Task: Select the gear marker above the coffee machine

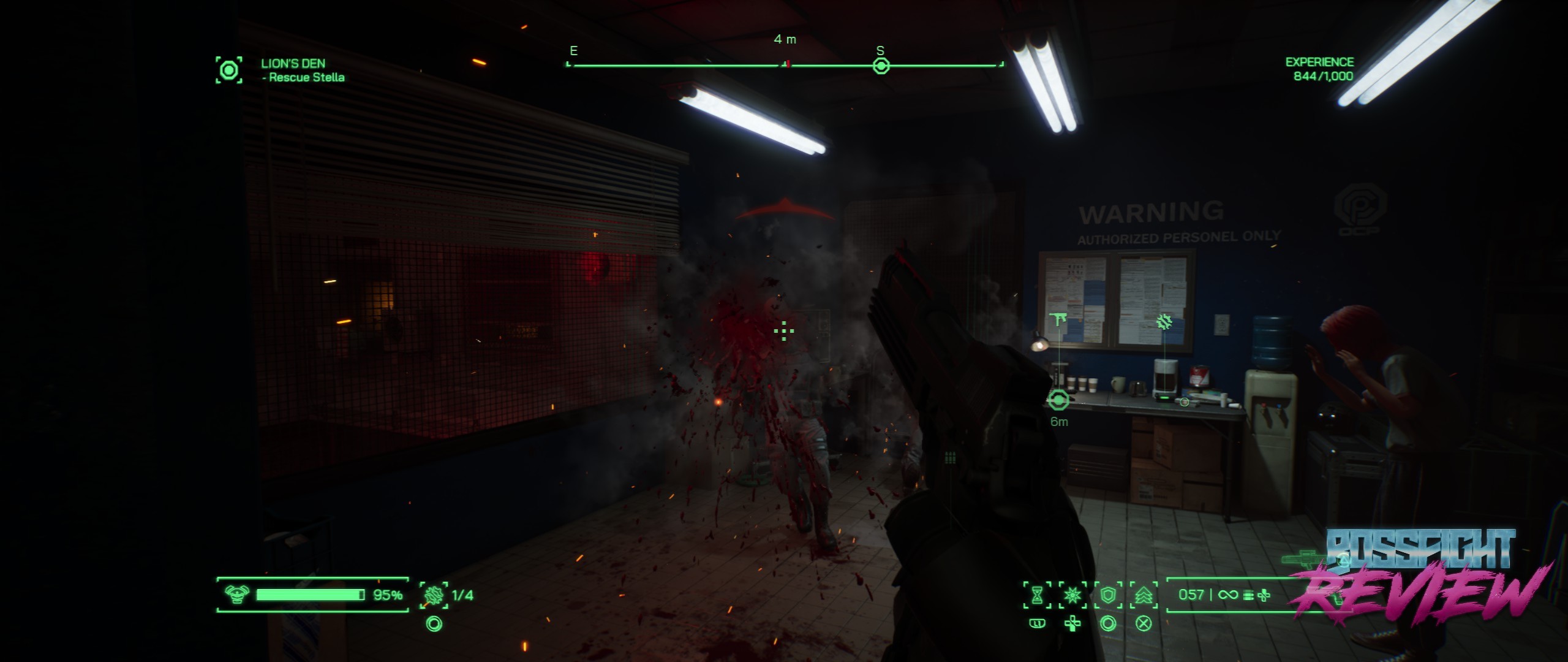Action: 1164,321
